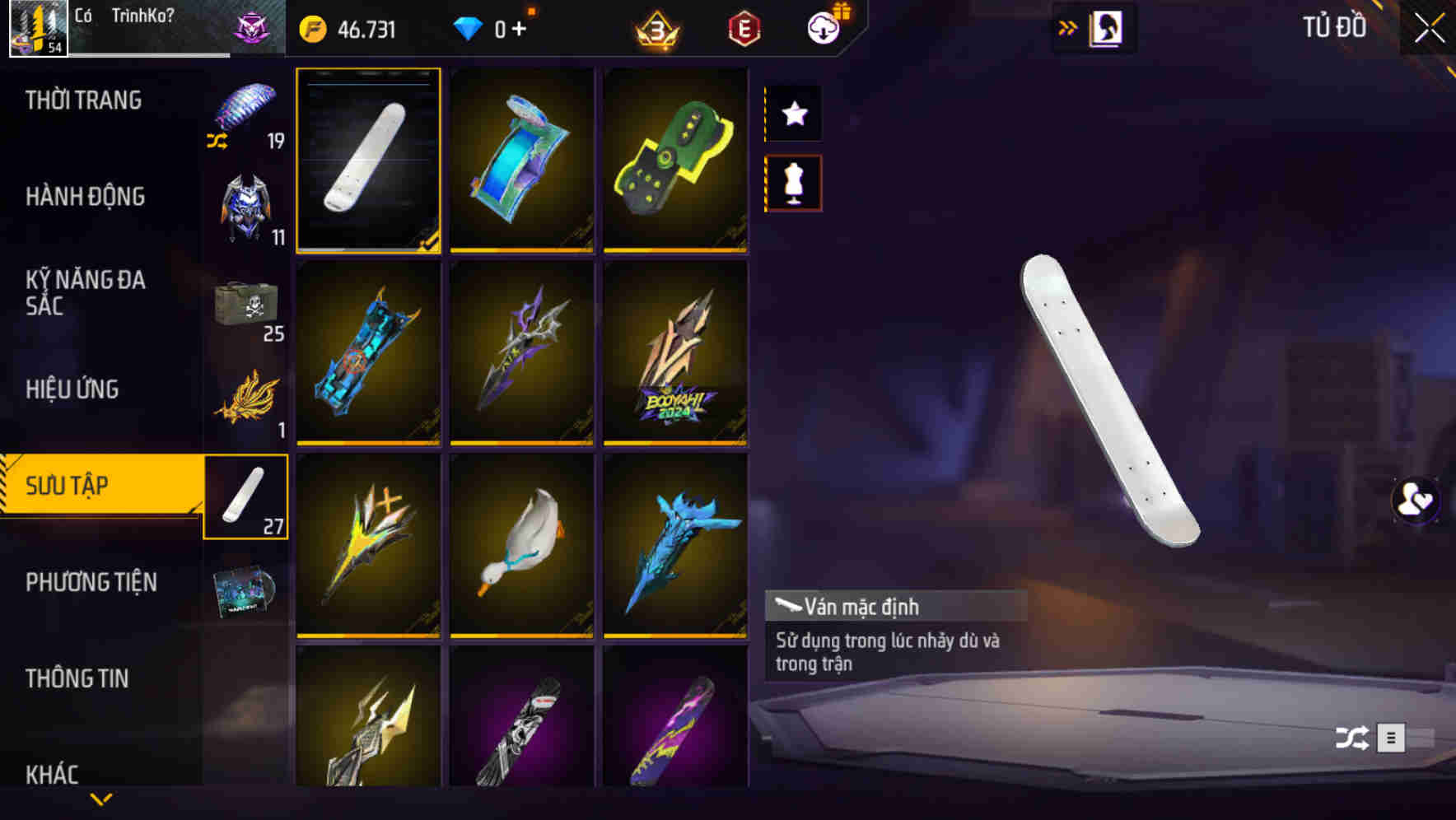Open the PHƯƠNG TIỆN section
The width and height of the screenshot is (1456, 820).
[92, 581]
